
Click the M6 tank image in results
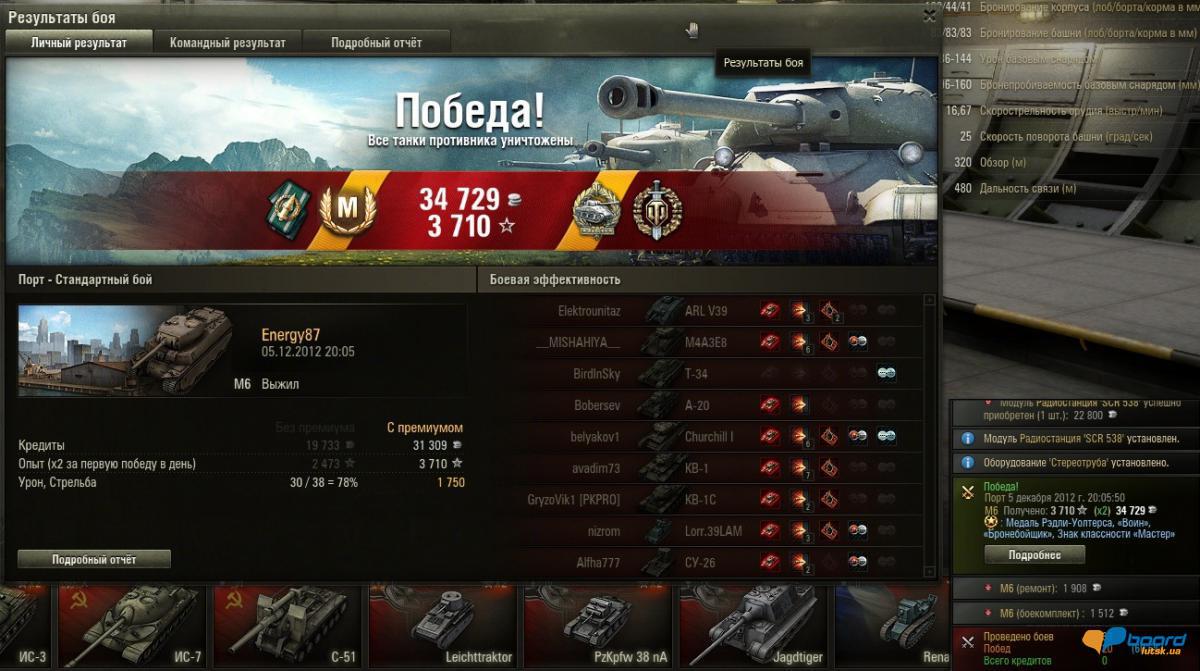click(125, 350)
